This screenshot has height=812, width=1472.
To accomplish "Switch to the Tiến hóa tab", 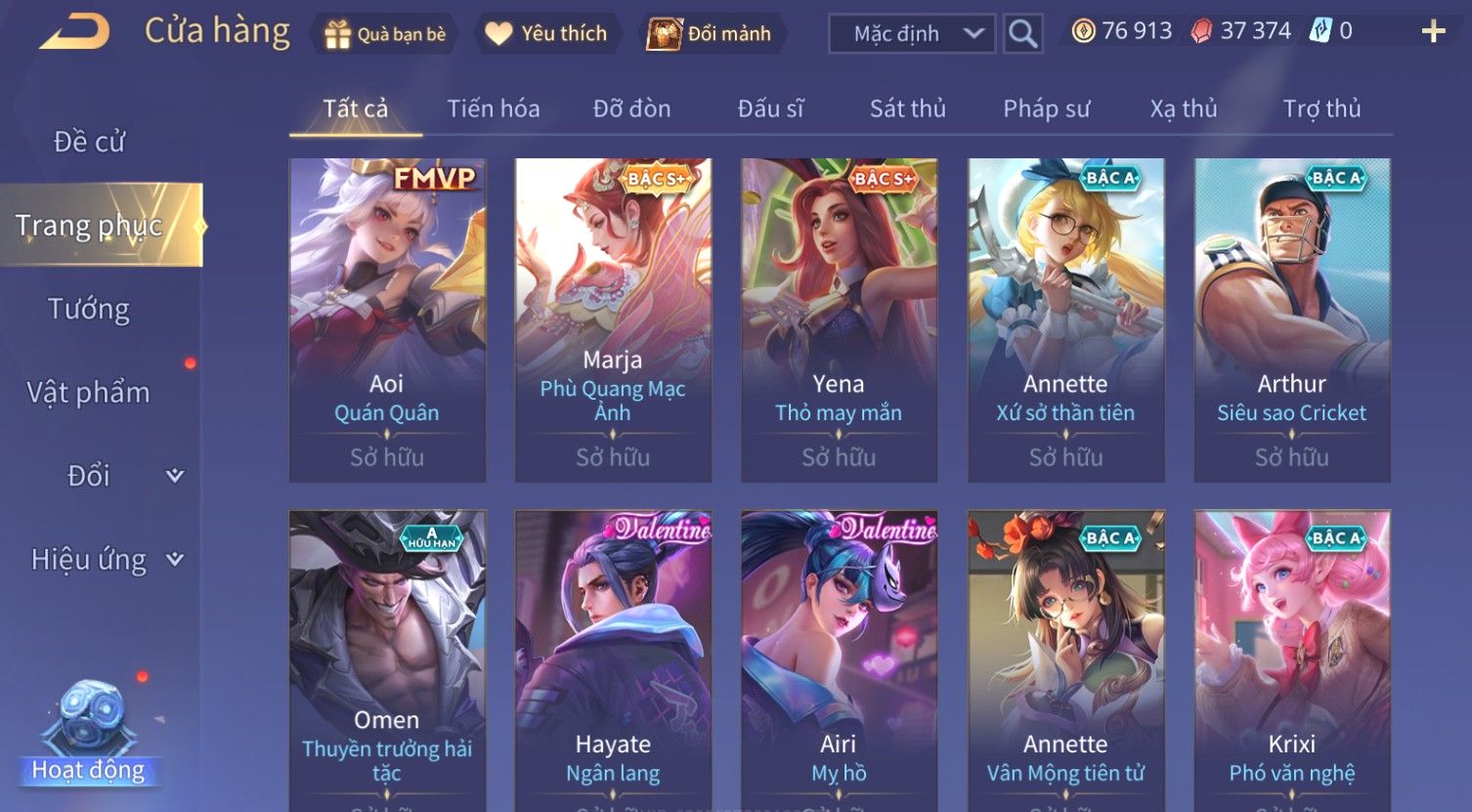I will 494,108.
